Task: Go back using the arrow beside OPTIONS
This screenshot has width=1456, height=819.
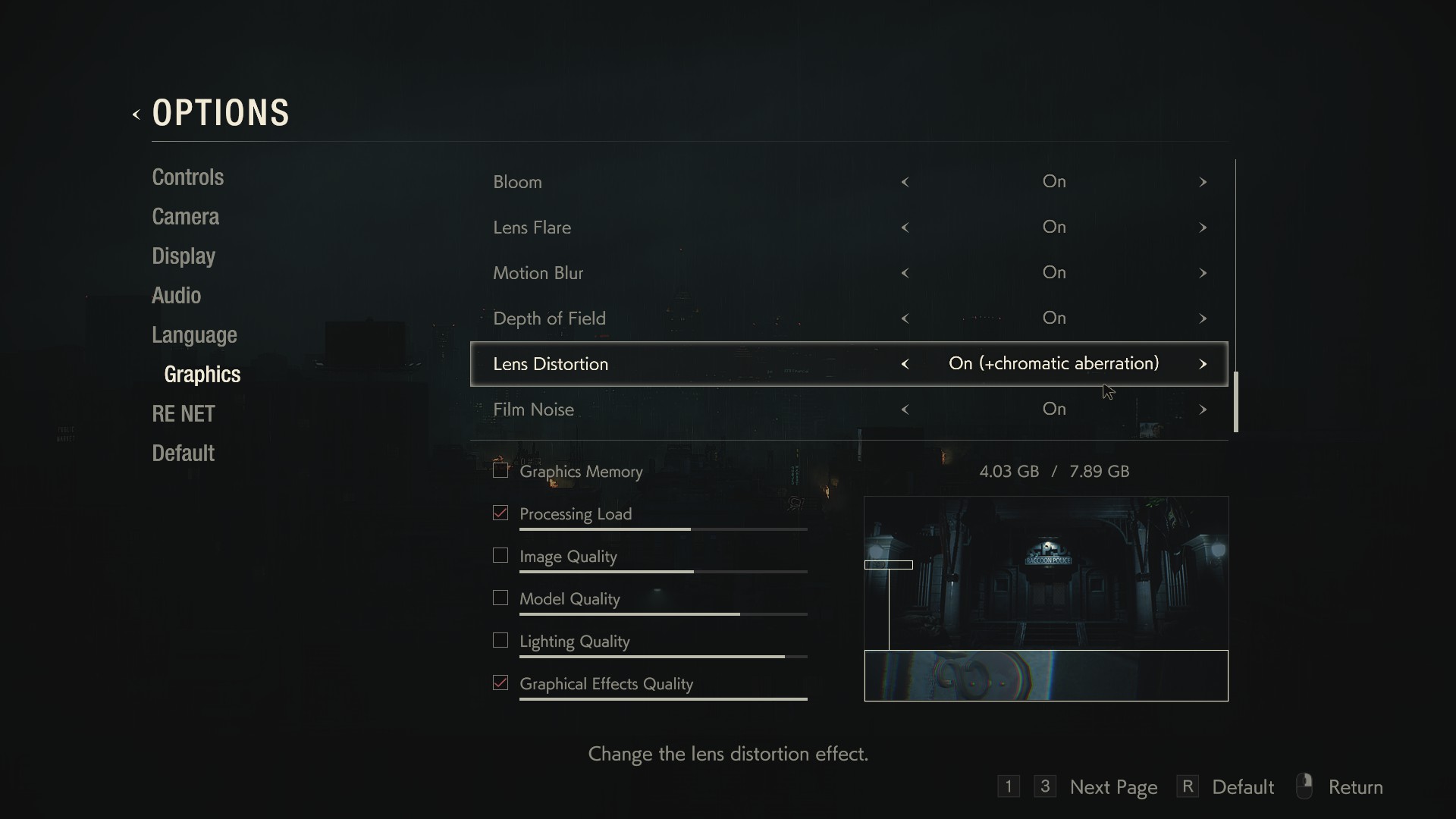Action: pyautogui.click(x=136, y=115)
